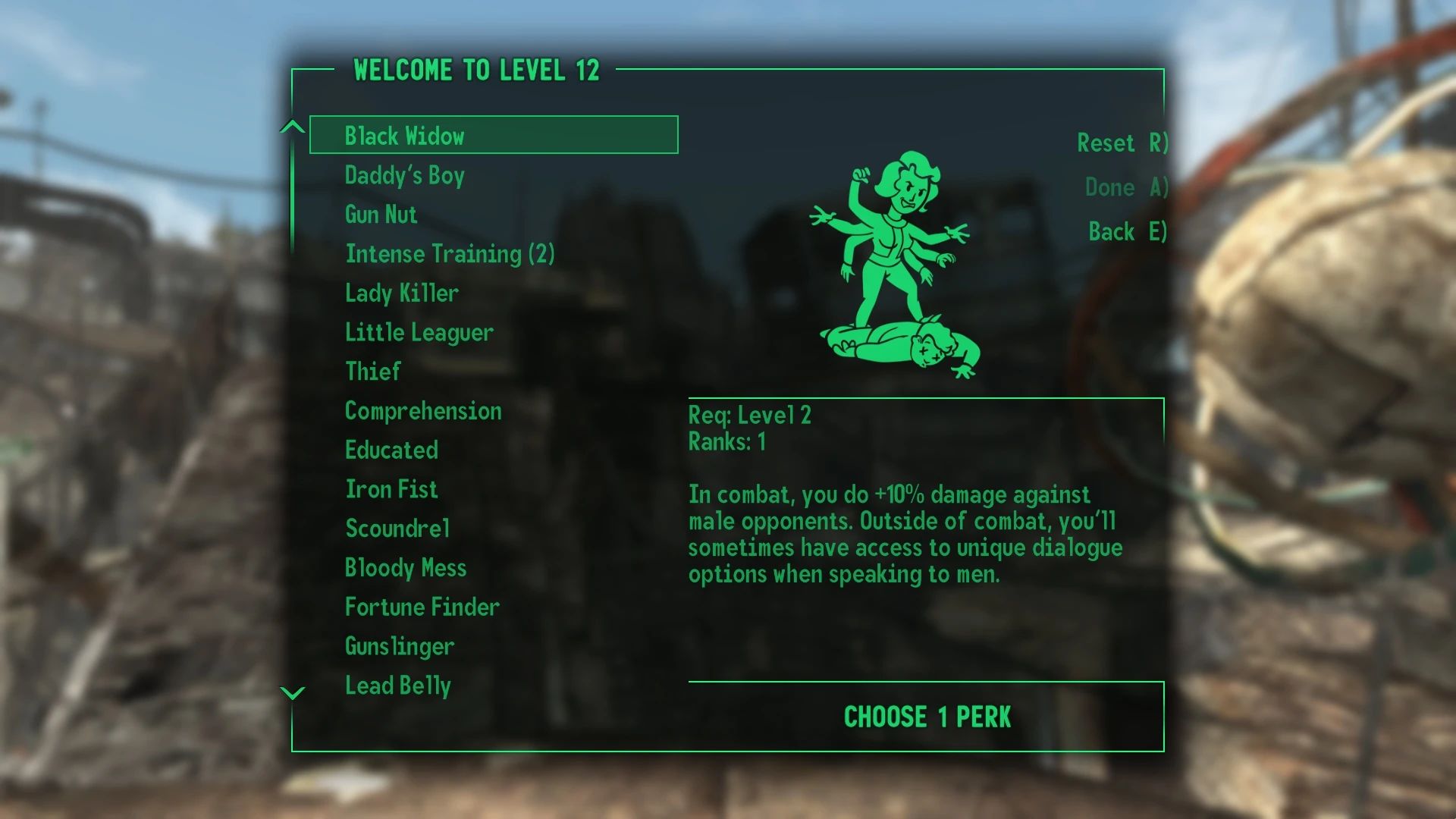This screenshot has width=1456, height=819.
Task: Click the Done option
Action: pos(1122,188)
